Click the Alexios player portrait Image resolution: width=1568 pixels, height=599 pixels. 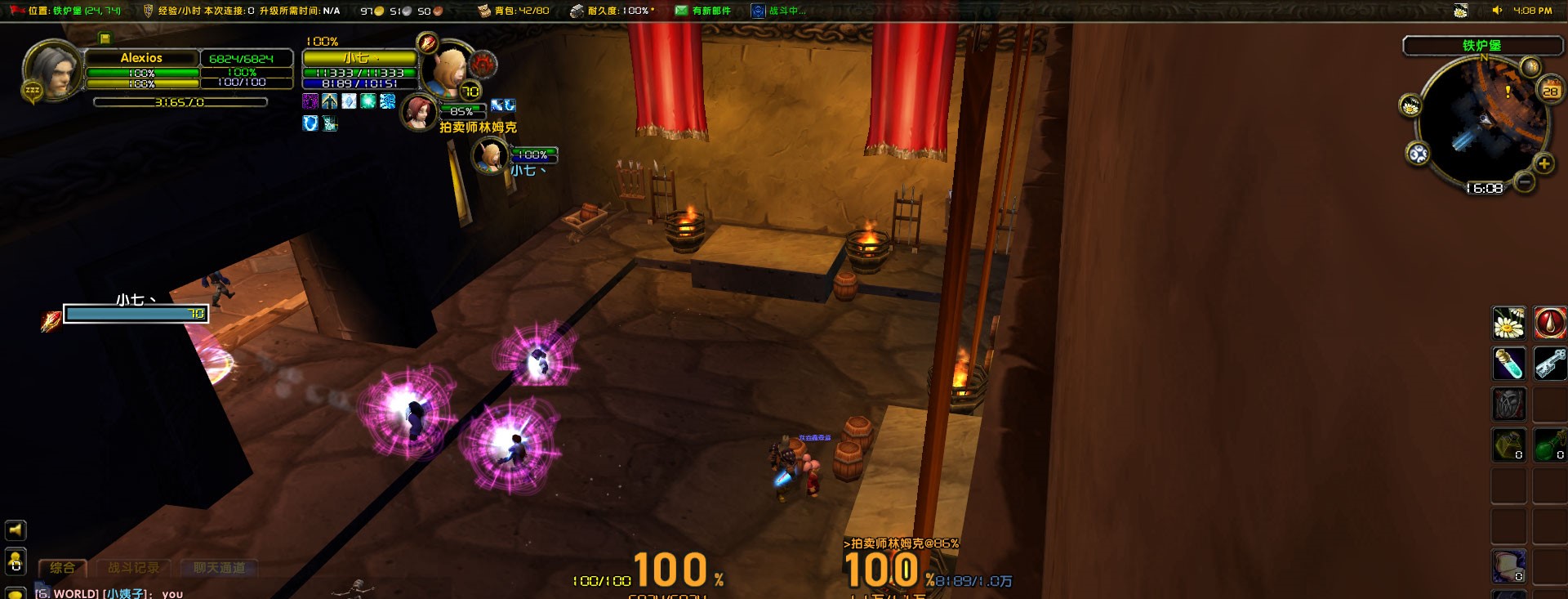(52, 70)
